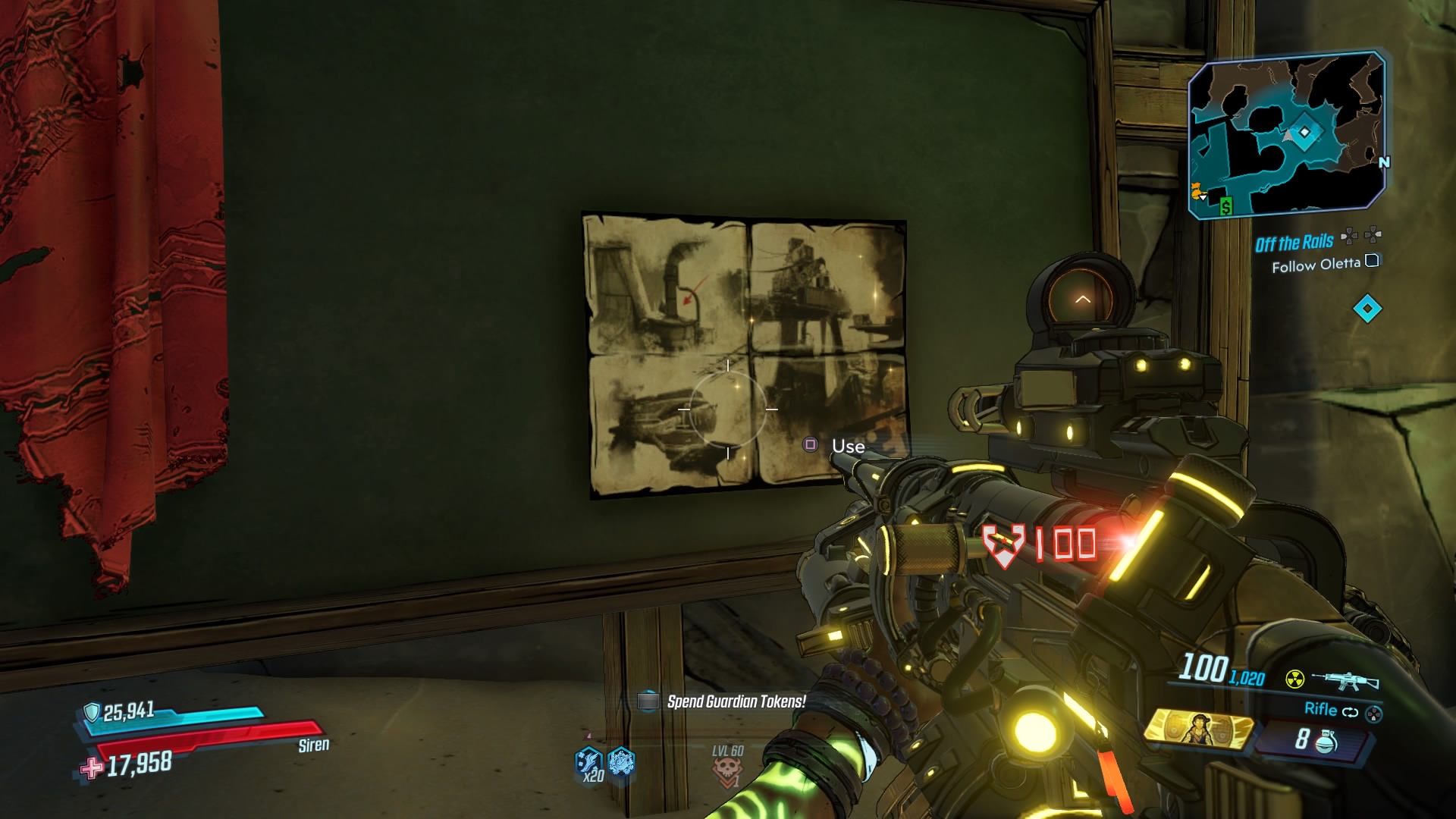Click the D-pad icons beside Off the Rails

pyautogui.click(x=1360, y=237)
